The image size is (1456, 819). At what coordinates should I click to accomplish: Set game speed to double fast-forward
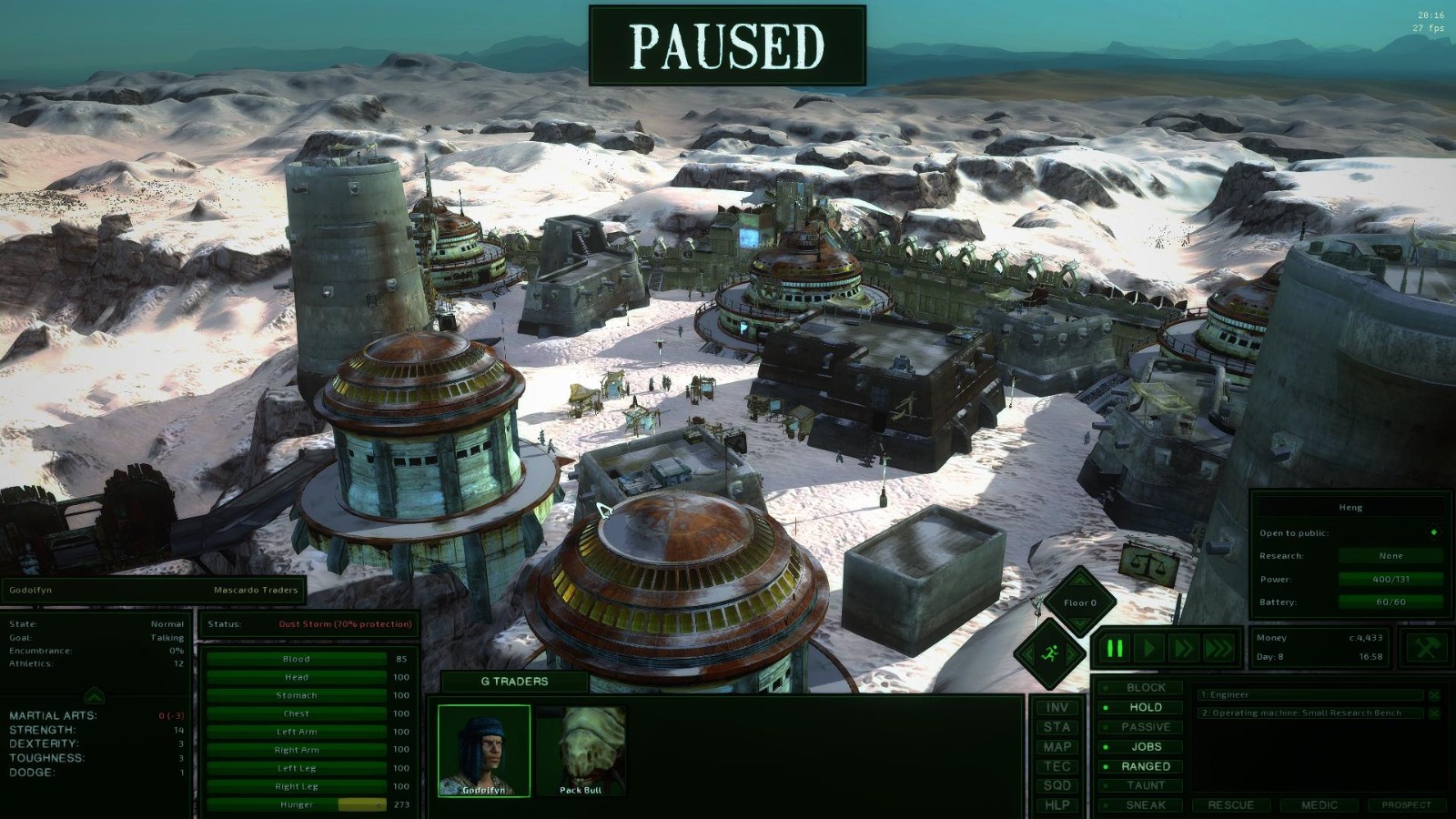click(1184, 649)
